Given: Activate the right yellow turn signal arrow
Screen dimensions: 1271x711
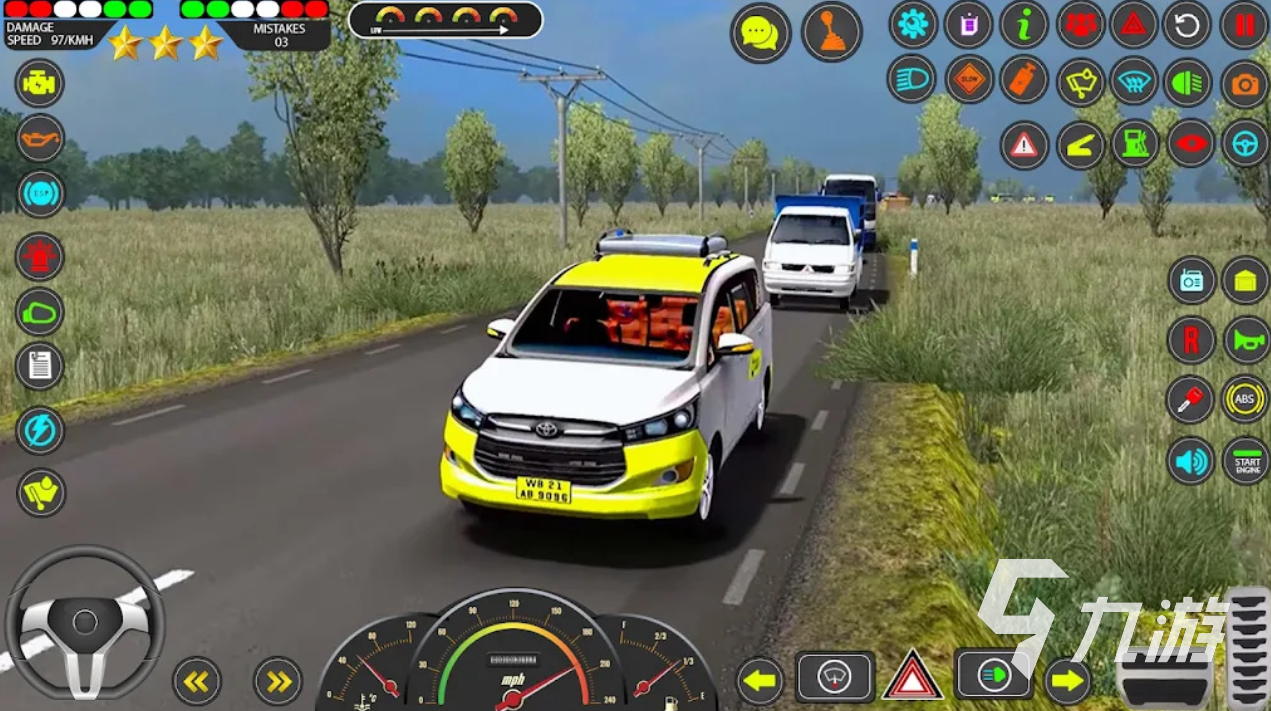Looking at the screenshot, I should [x=1068, y=682].
